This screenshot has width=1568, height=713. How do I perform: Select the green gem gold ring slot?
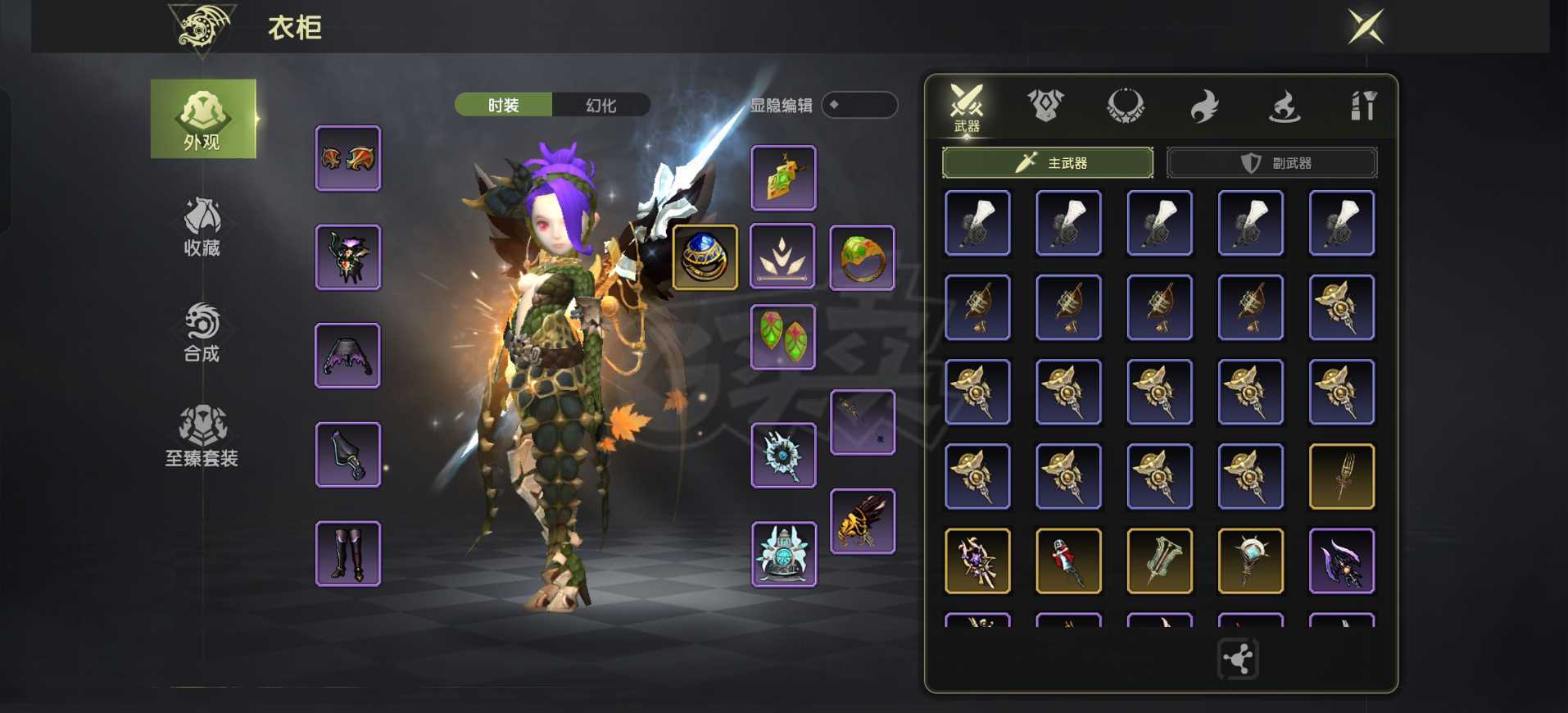click(x=862, y=258)
